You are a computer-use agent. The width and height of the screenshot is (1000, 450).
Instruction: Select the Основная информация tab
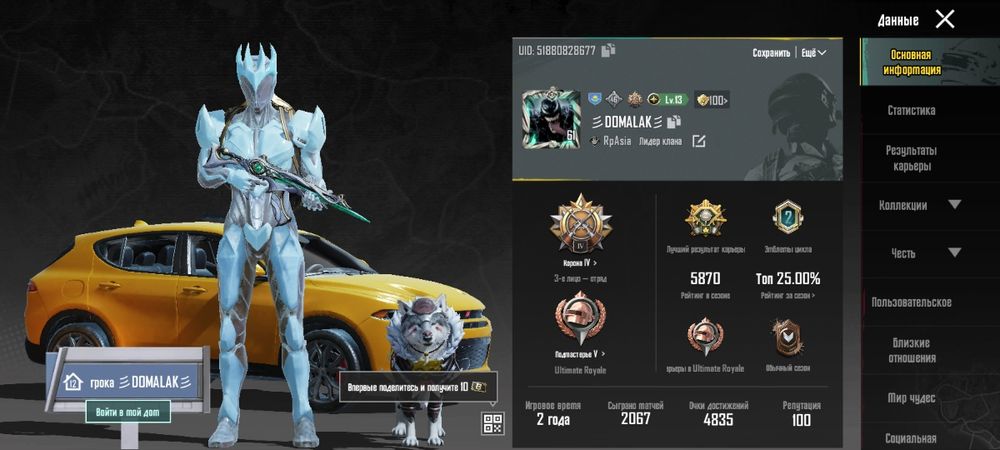tap(911, 63)
